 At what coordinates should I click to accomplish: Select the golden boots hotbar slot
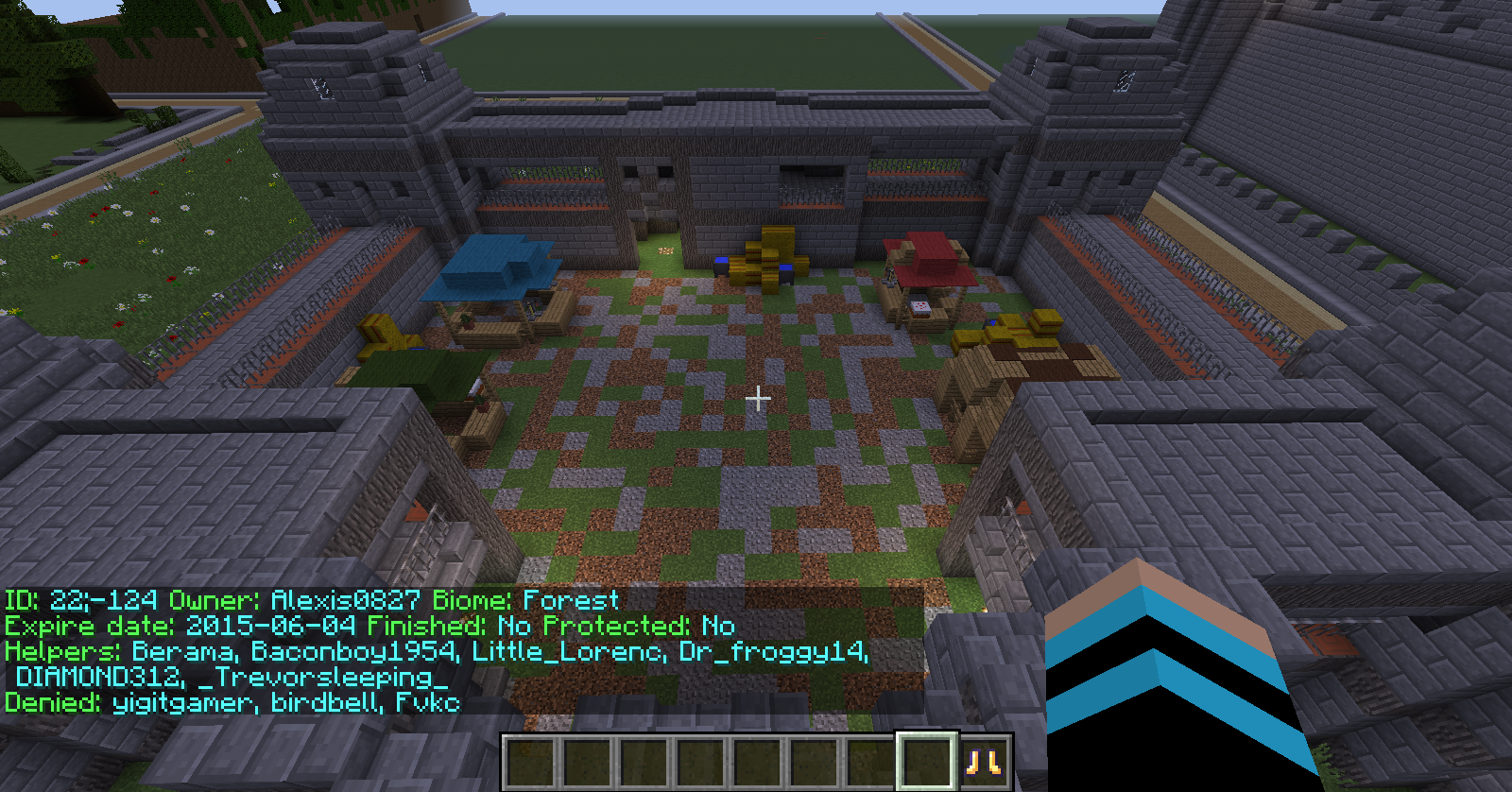pos(984,762)
